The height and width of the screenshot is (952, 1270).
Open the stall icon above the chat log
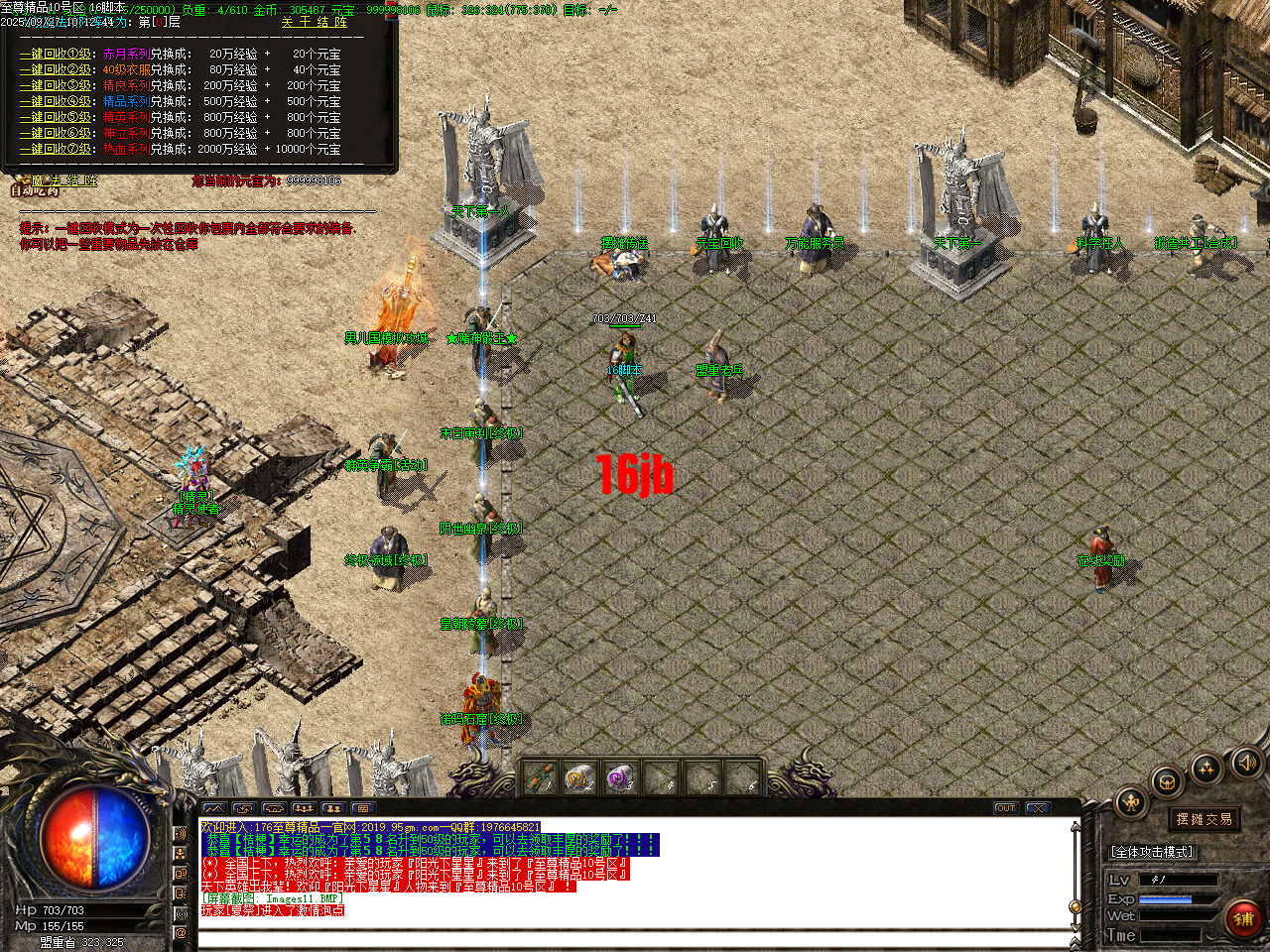click(276, 808)
